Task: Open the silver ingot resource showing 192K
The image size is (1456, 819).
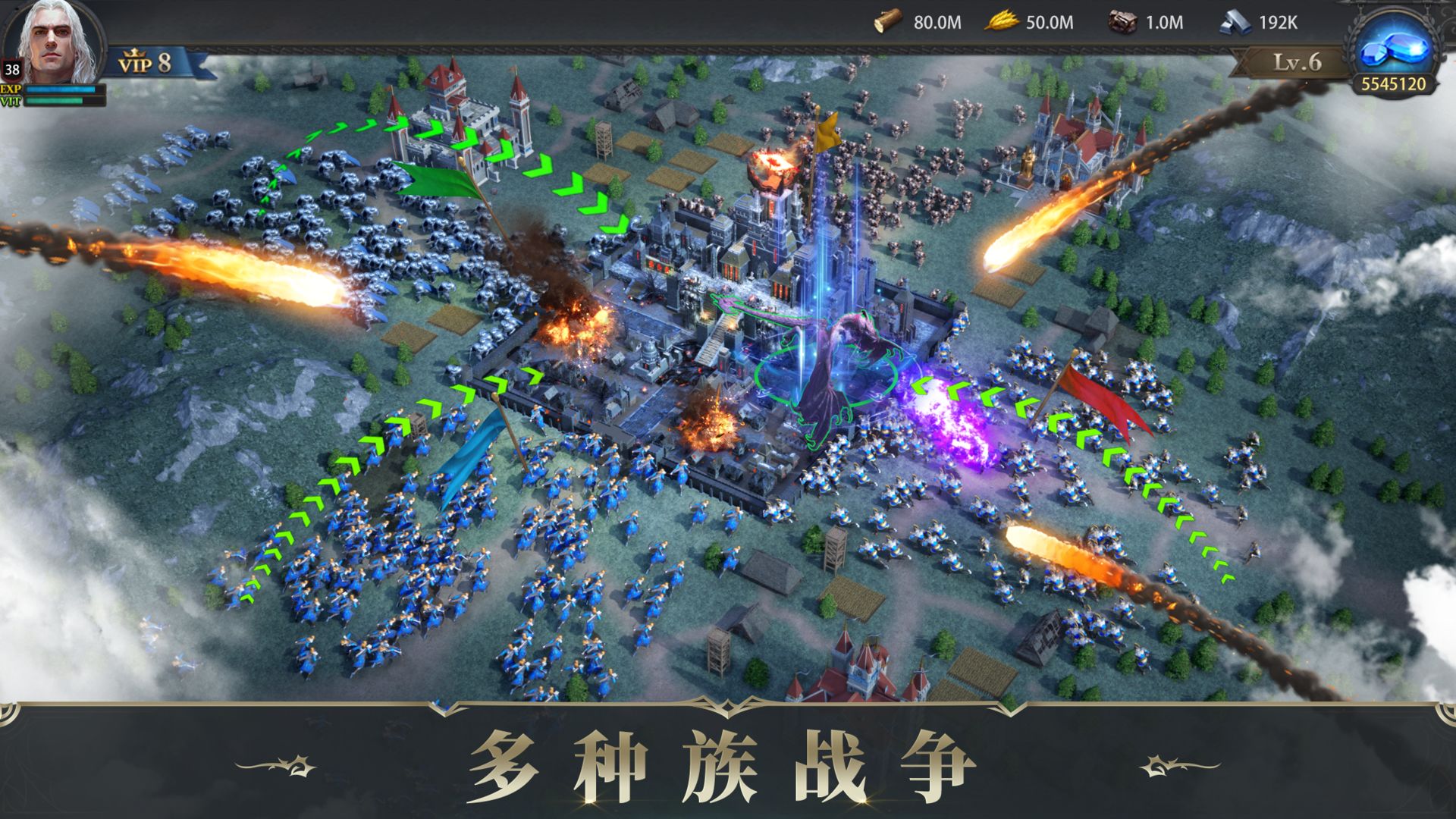Action: tap(1235, 21)
